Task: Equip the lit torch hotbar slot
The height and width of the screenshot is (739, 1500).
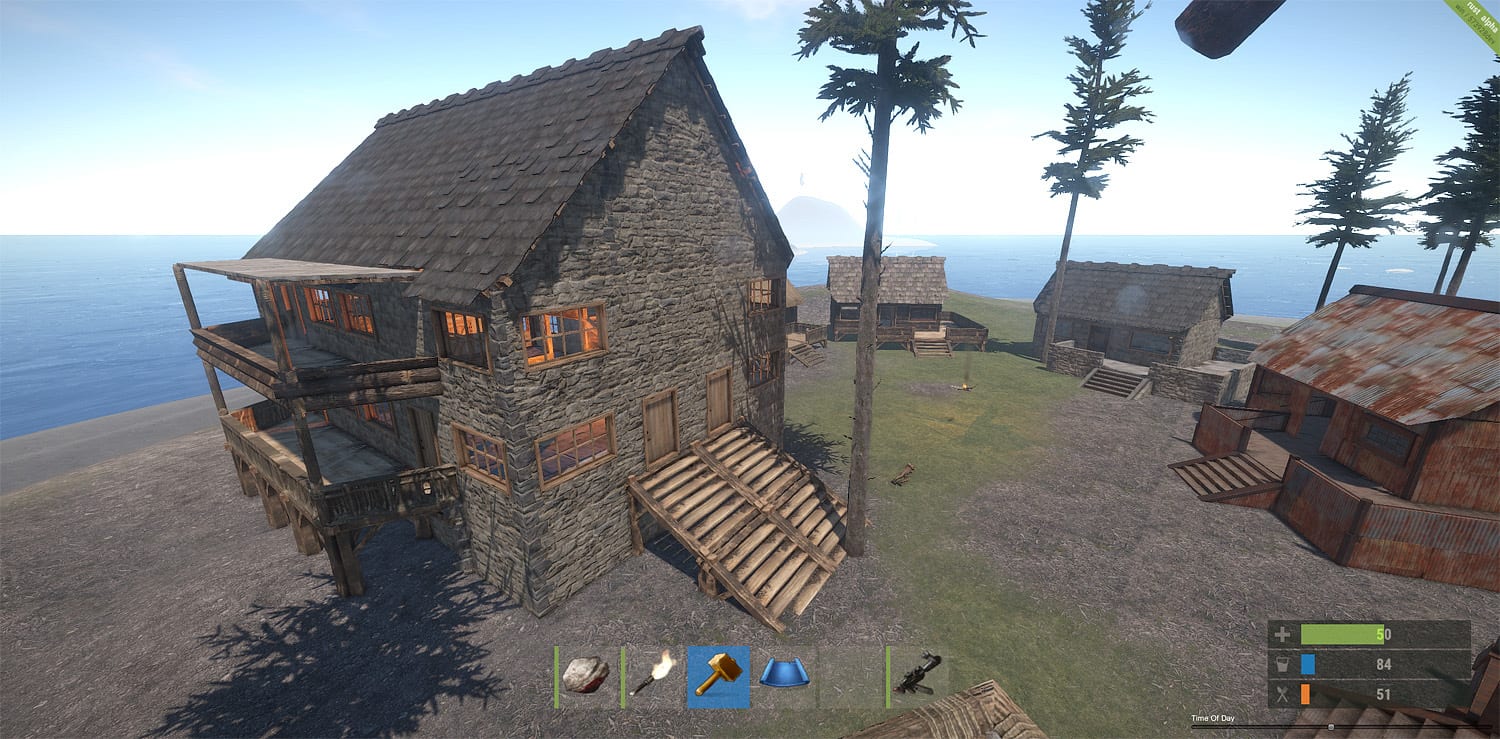Action: [653, 675]
